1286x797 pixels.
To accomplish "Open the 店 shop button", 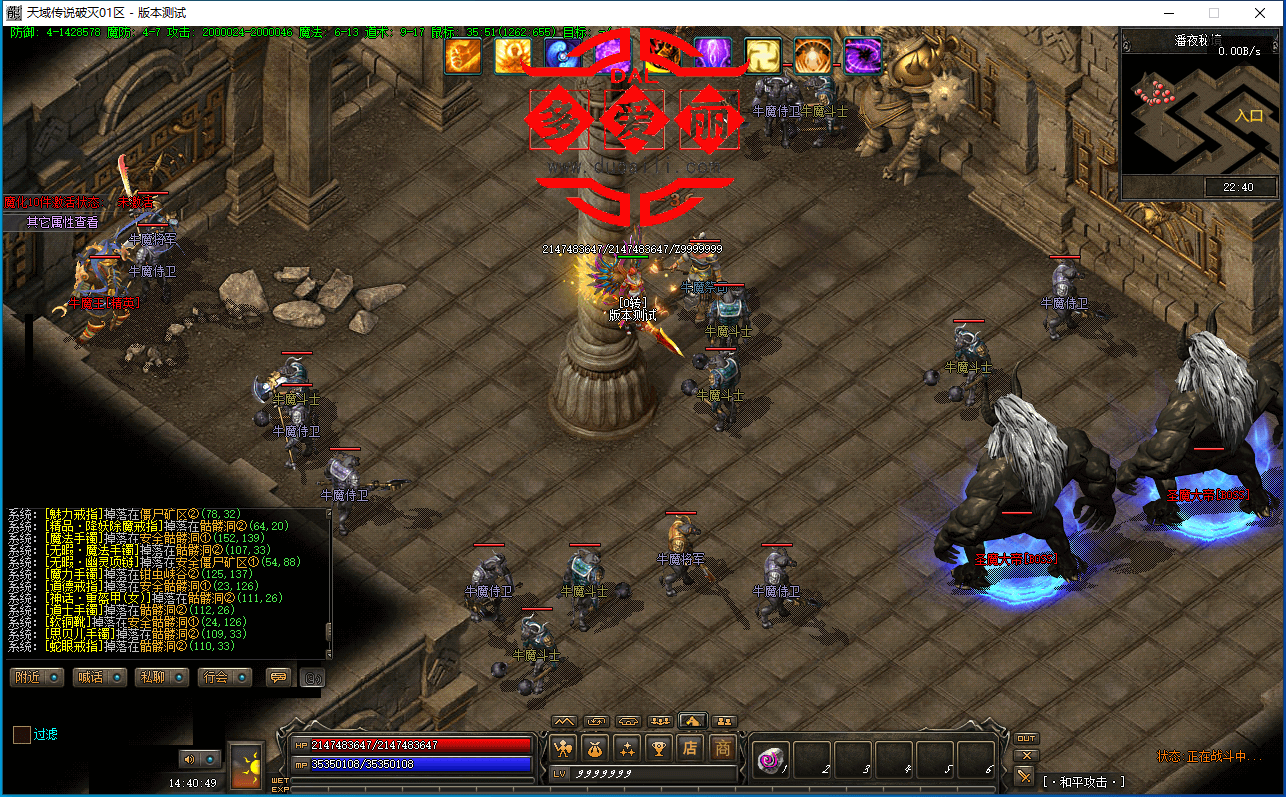I will 690,747.
